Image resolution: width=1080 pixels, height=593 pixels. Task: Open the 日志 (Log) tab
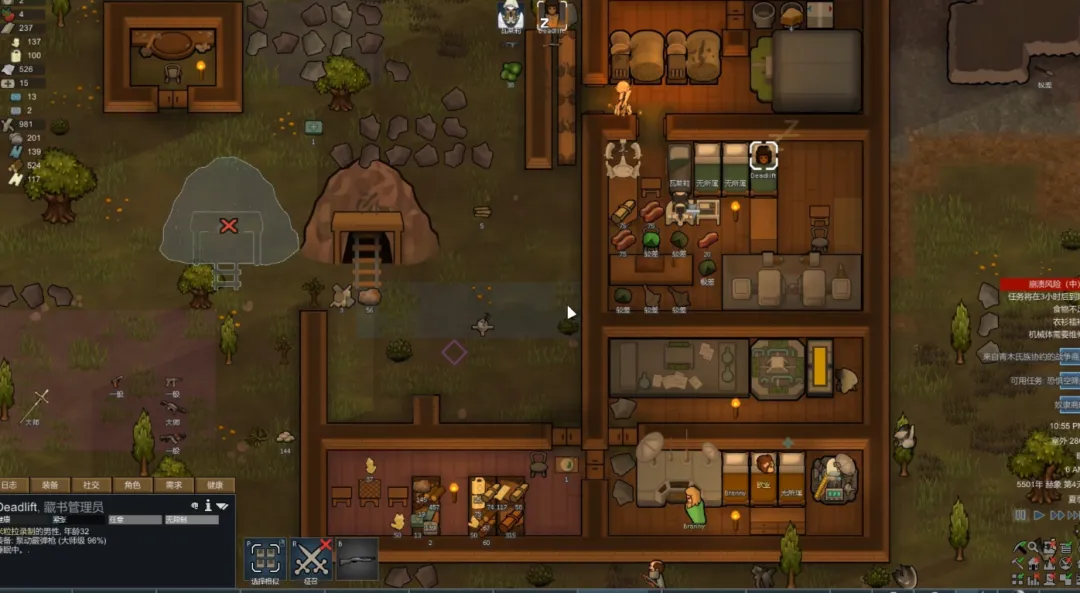point(10,485)
